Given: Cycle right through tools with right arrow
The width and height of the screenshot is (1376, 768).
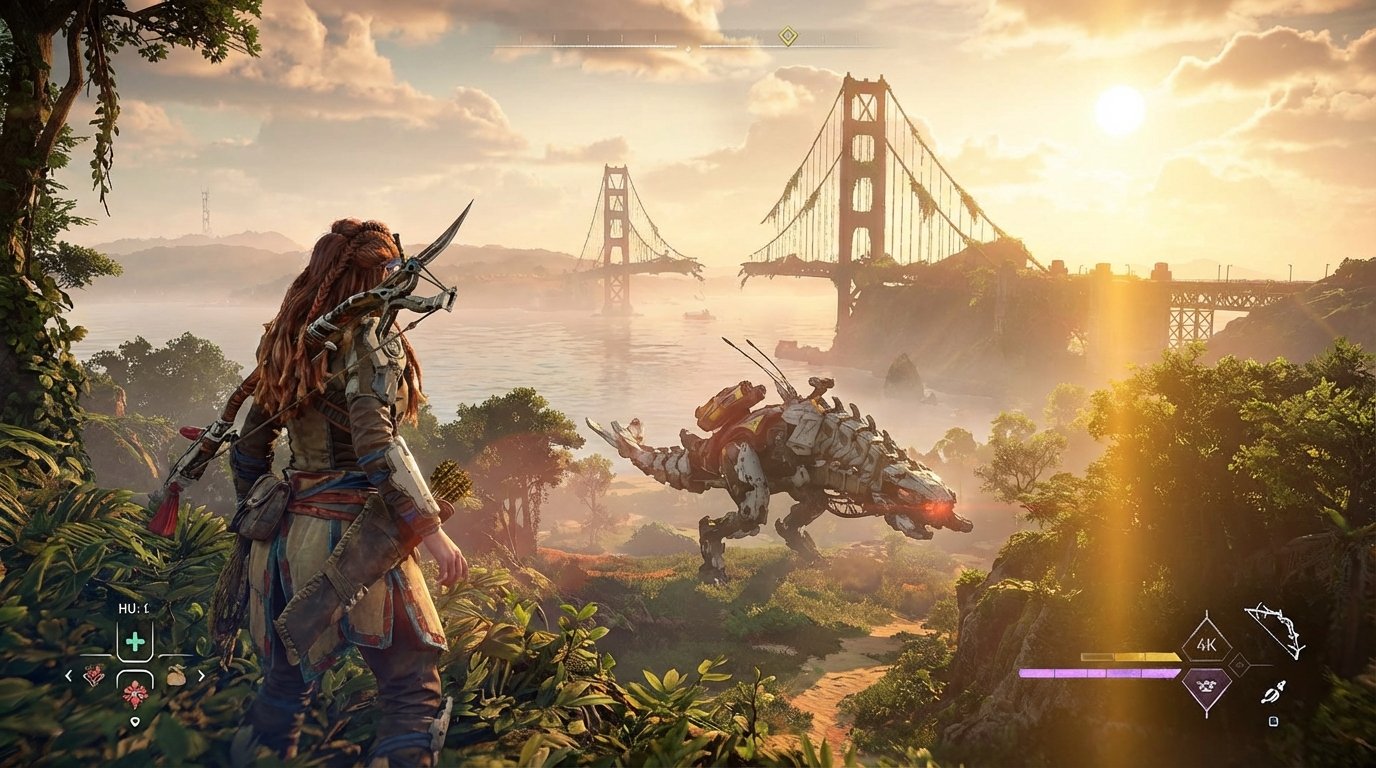Looking at the screenshot, I should point(202,675).
